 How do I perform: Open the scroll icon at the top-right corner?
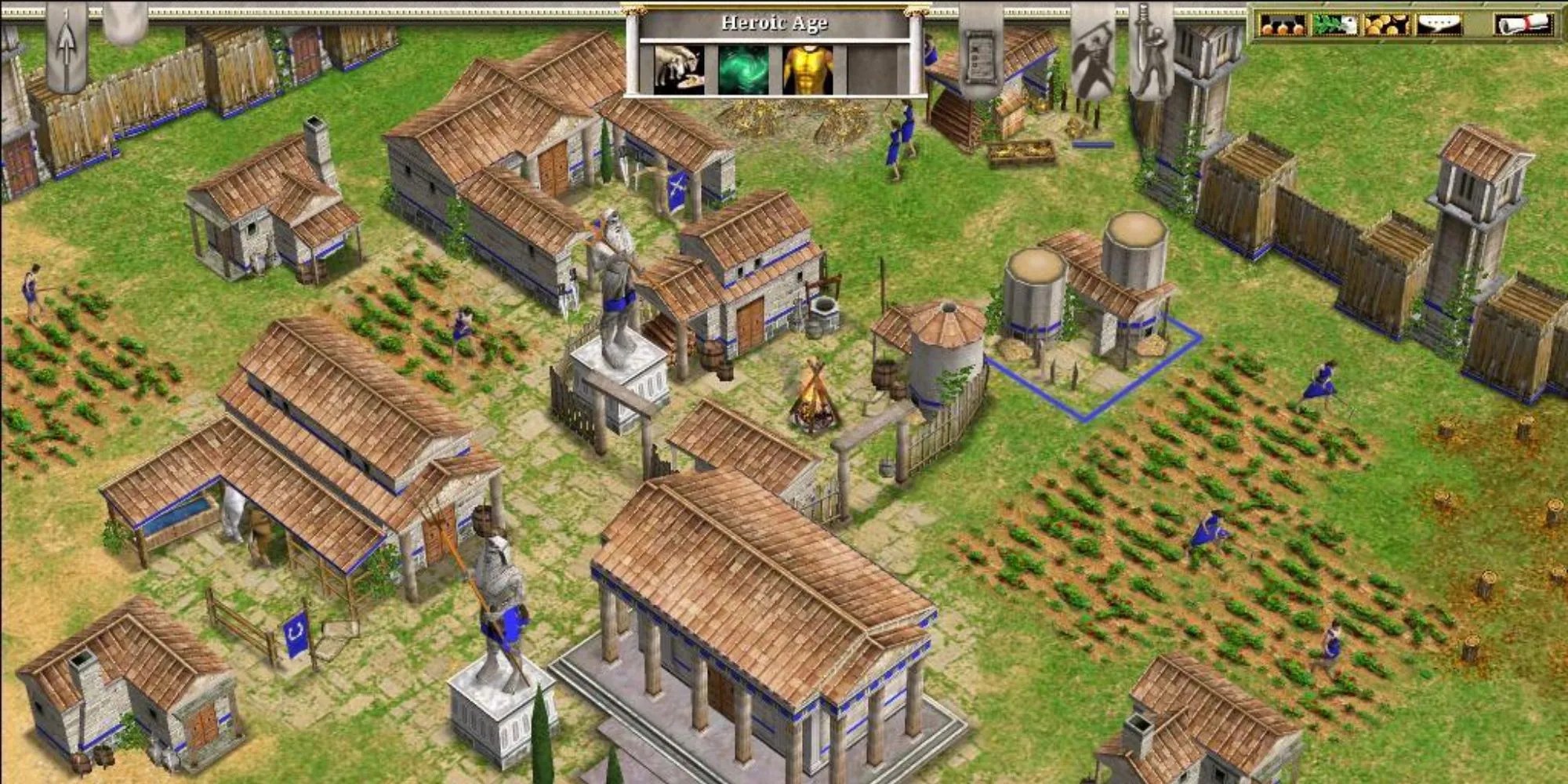click(x=1525, y=25)
